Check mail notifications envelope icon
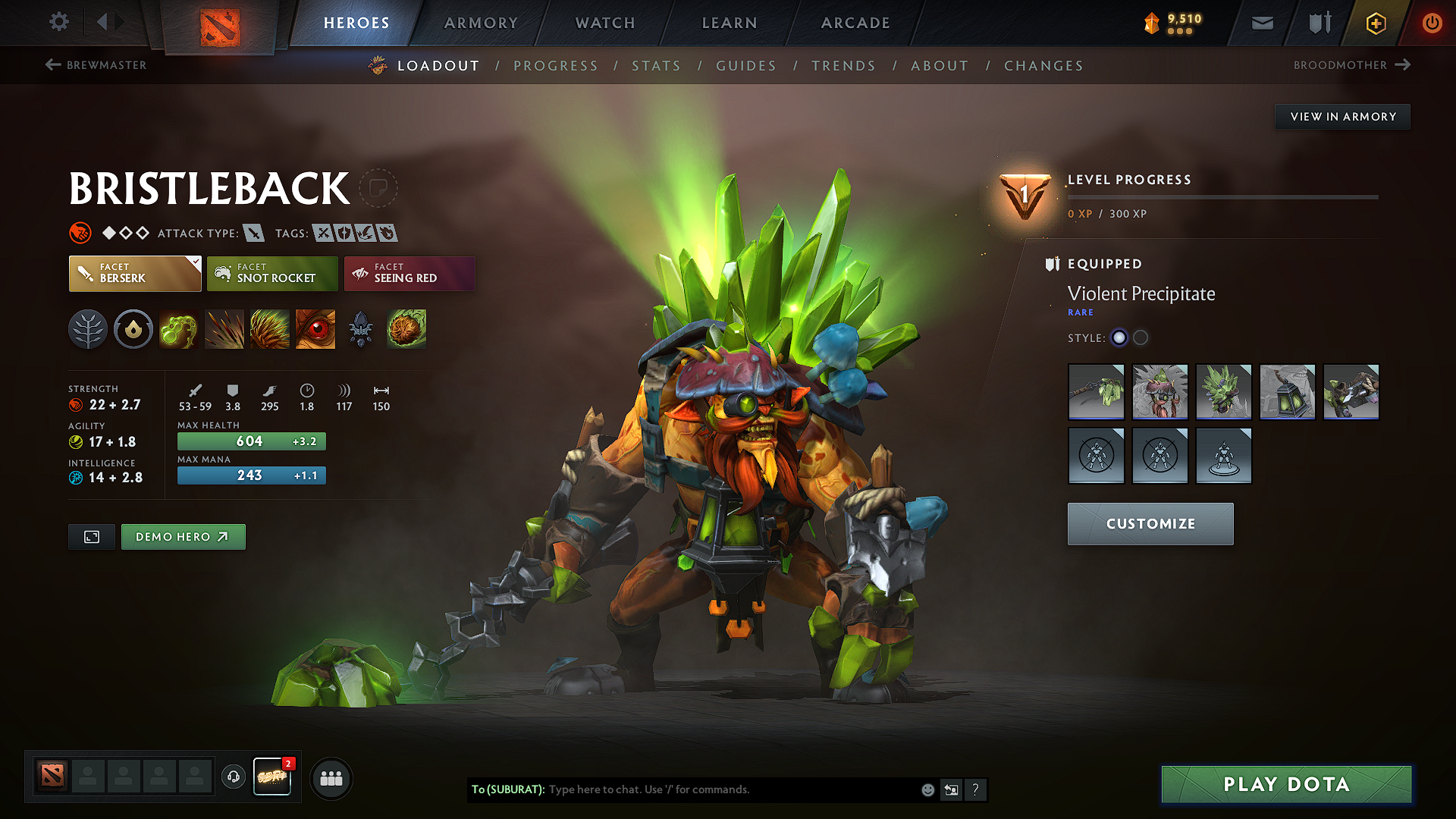1456x819 pixels. click(1262, 23)
